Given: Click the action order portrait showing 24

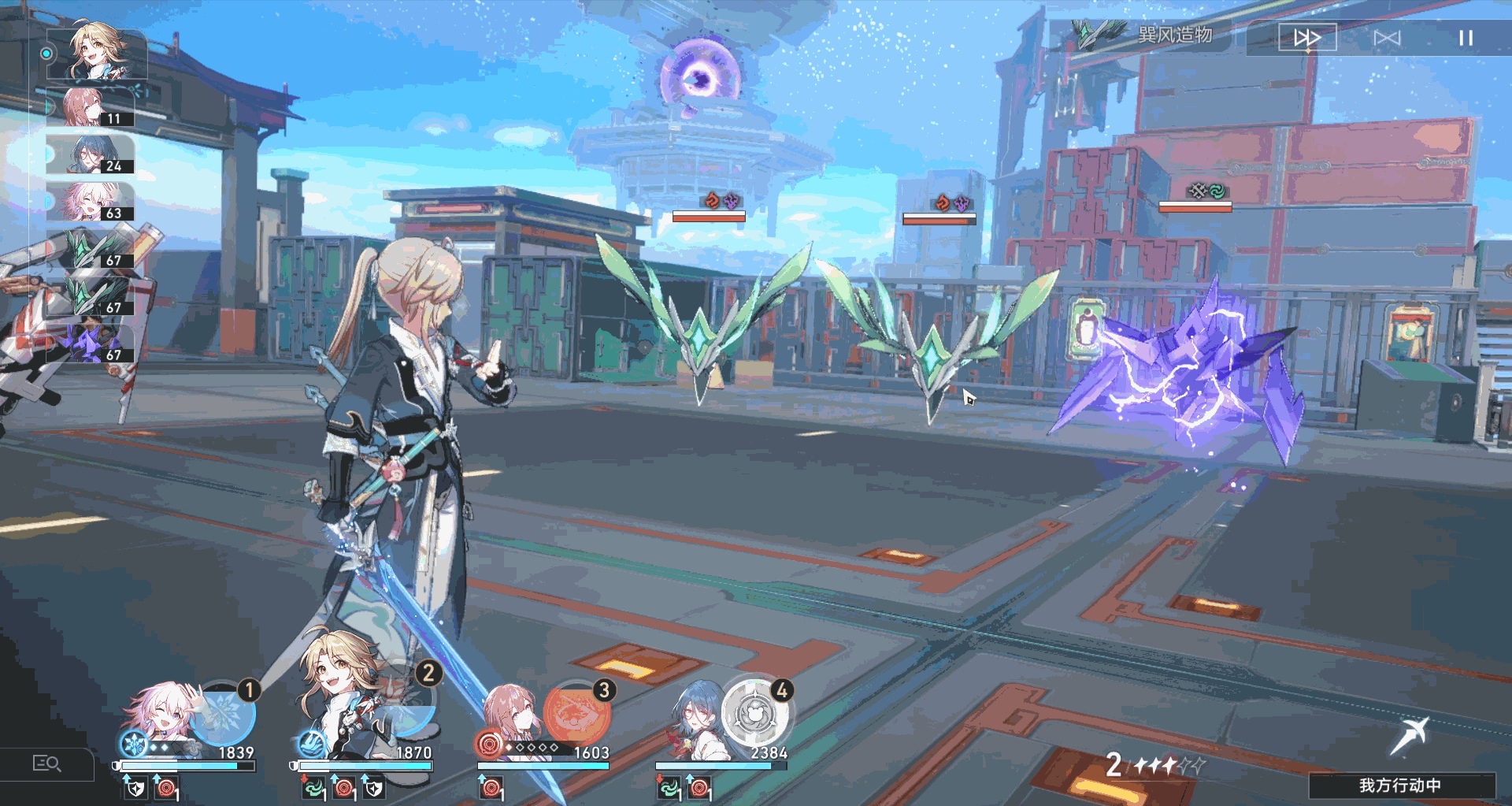Looking at the screenshot, I should (x=90, y=154).
